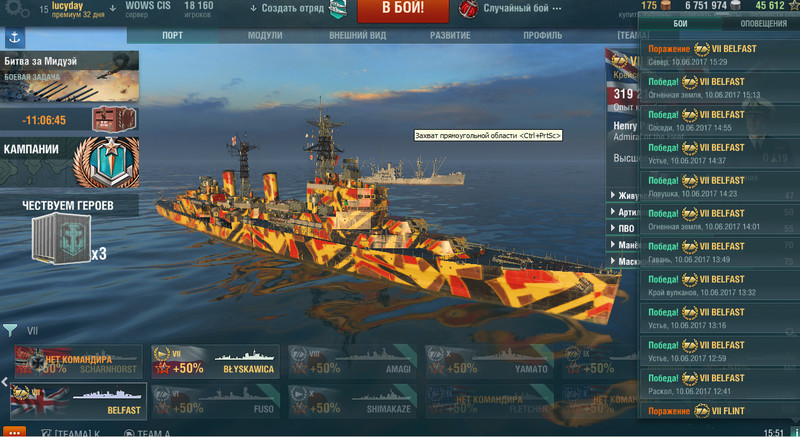Switch to the ОПОВЕЩЕНИЯ notifications tab
Screen dimensions: 800x437
pos(763,23)
